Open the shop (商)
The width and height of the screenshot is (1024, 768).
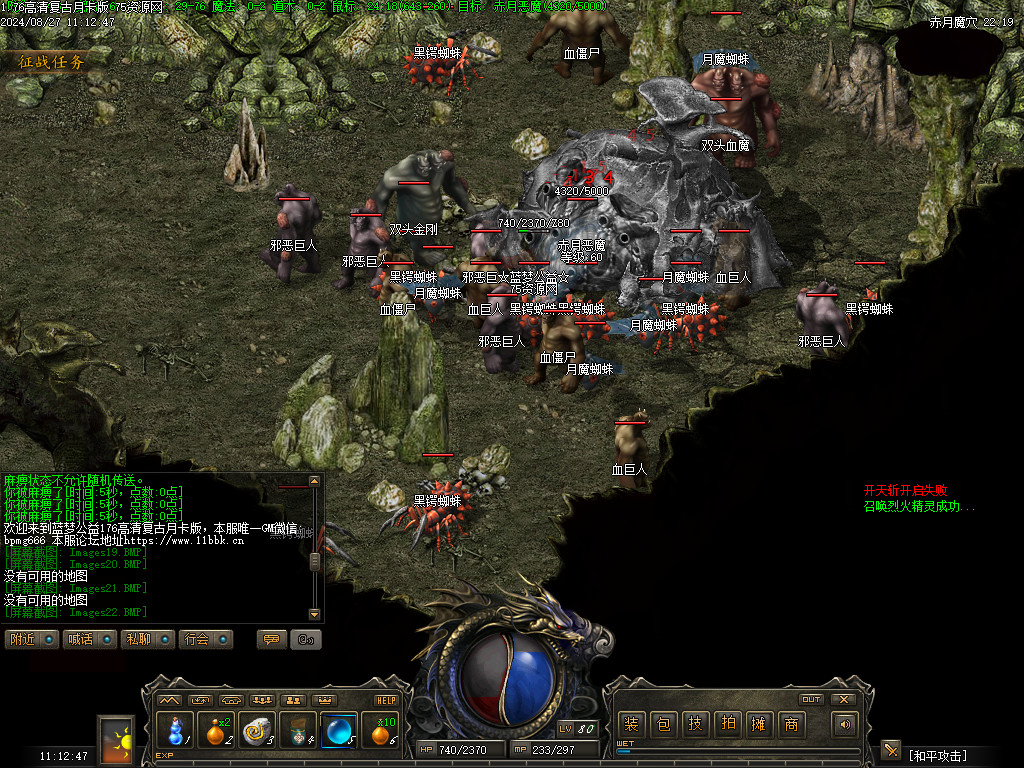[x=791, y=724]
